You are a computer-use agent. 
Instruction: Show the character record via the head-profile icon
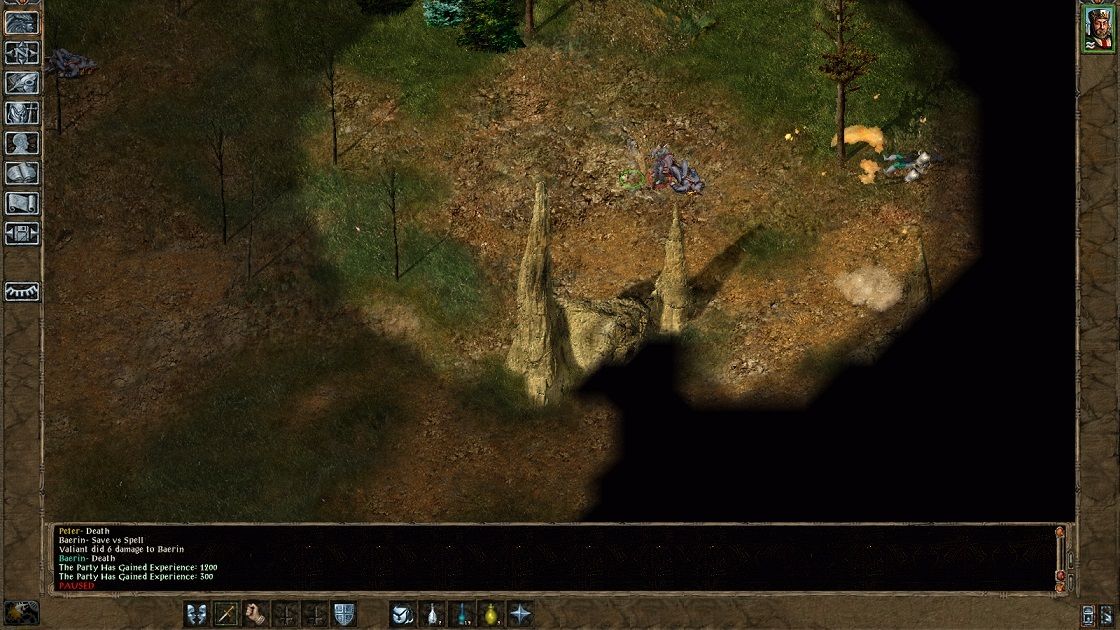tap(22, 143)
